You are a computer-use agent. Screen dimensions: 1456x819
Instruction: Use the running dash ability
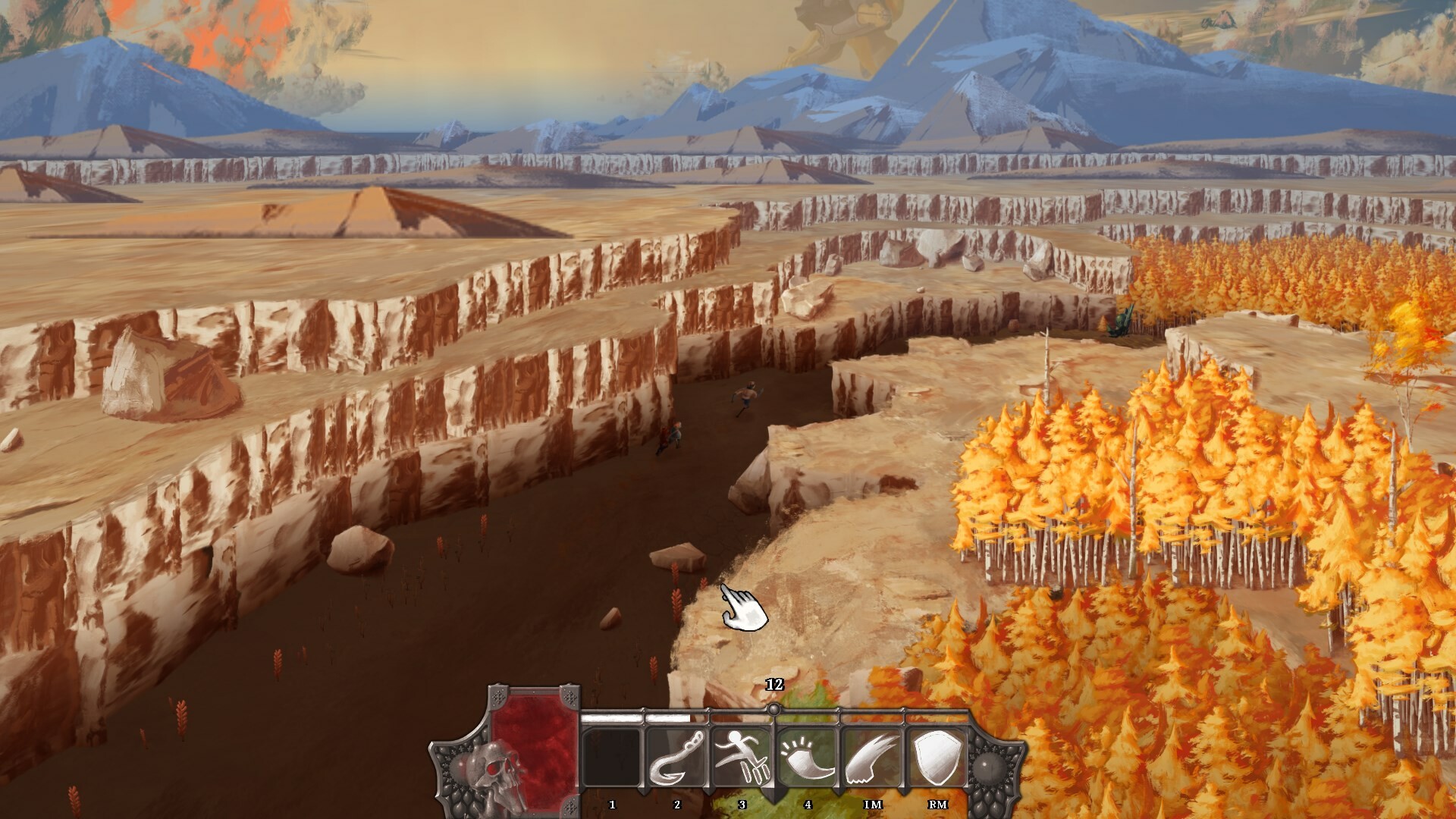pyautogui.click(x=742, y=758)
